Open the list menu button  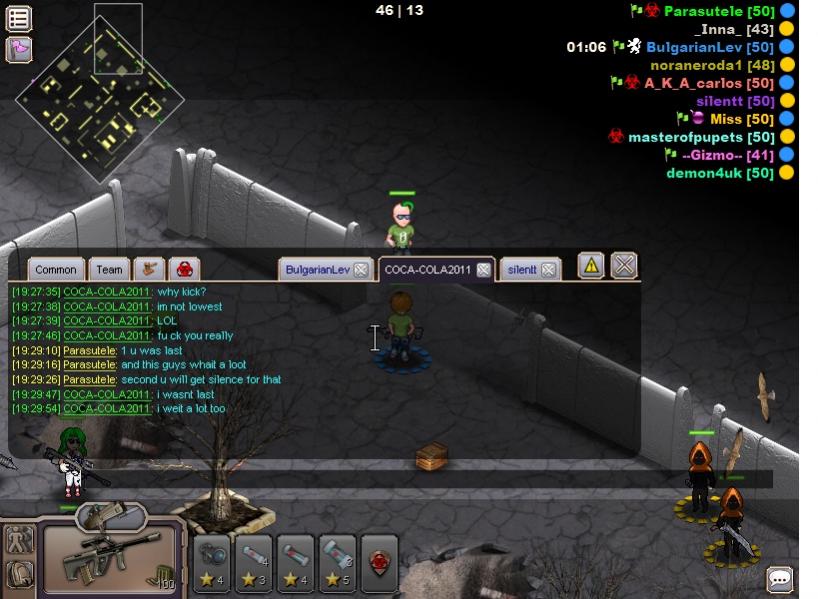click(x=19, y=18)
